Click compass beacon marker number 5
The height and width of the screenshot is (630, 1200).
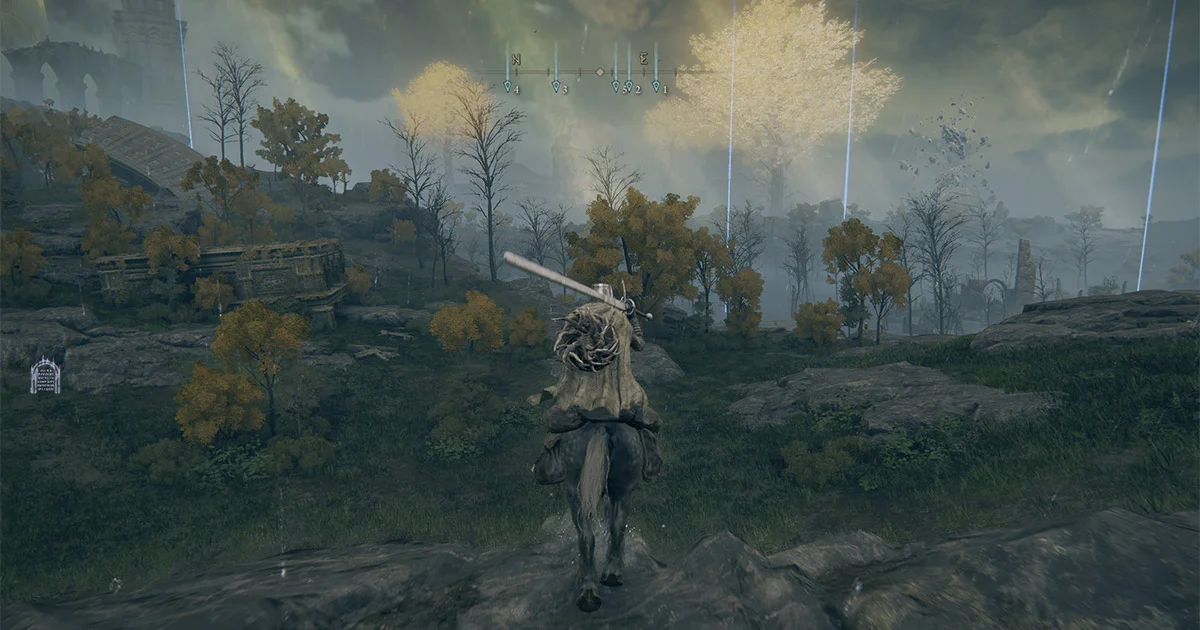pos(616,87)
